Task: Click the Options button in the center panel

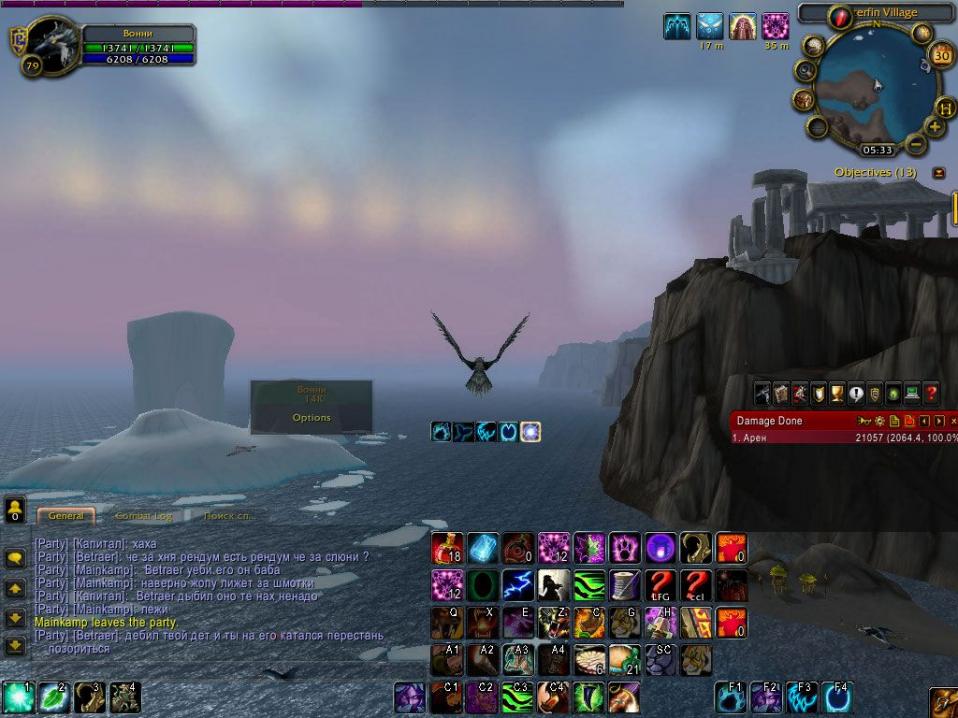Action: point(311,418)
